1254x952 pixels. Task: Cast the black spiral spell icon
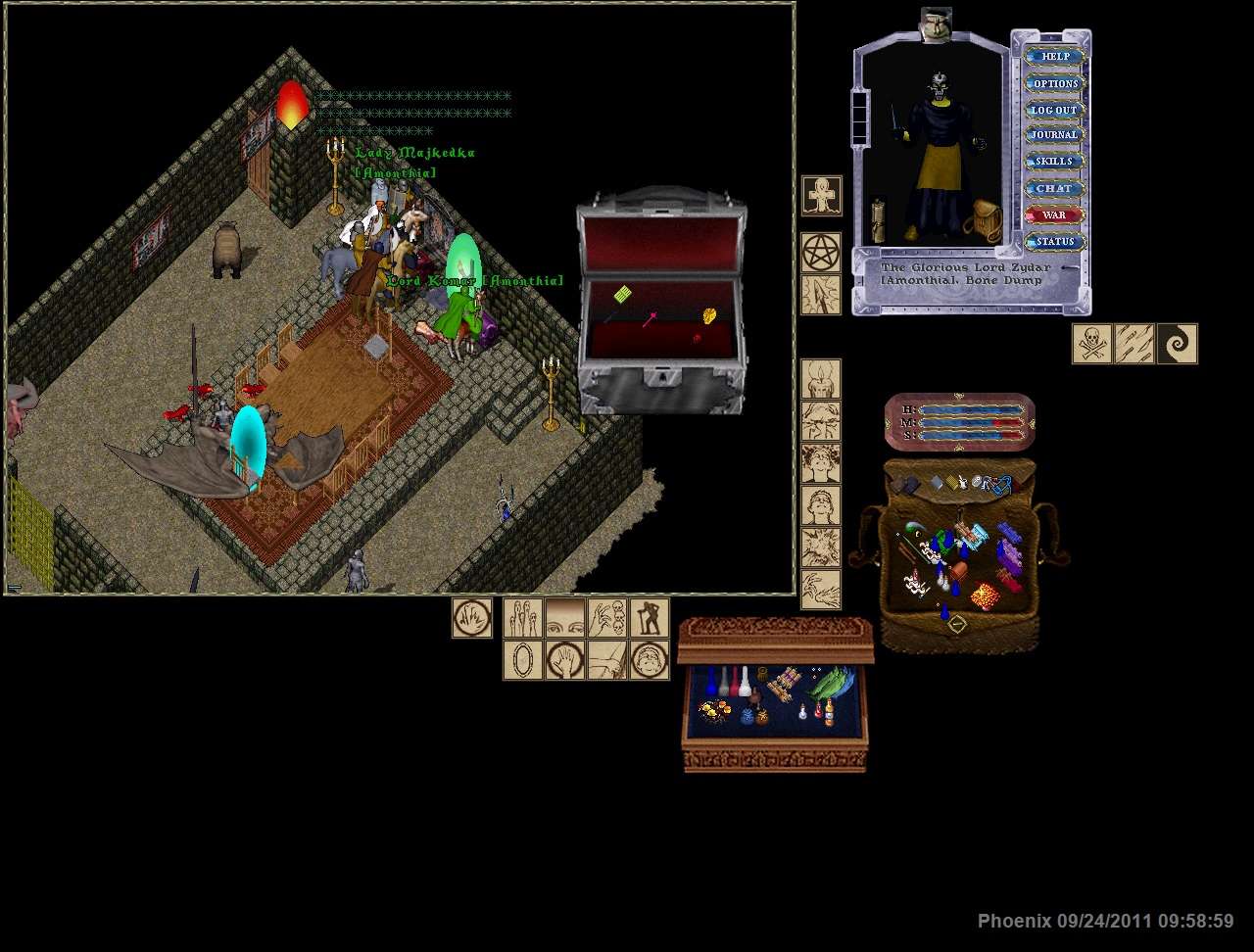click(x=1177, y=344)
